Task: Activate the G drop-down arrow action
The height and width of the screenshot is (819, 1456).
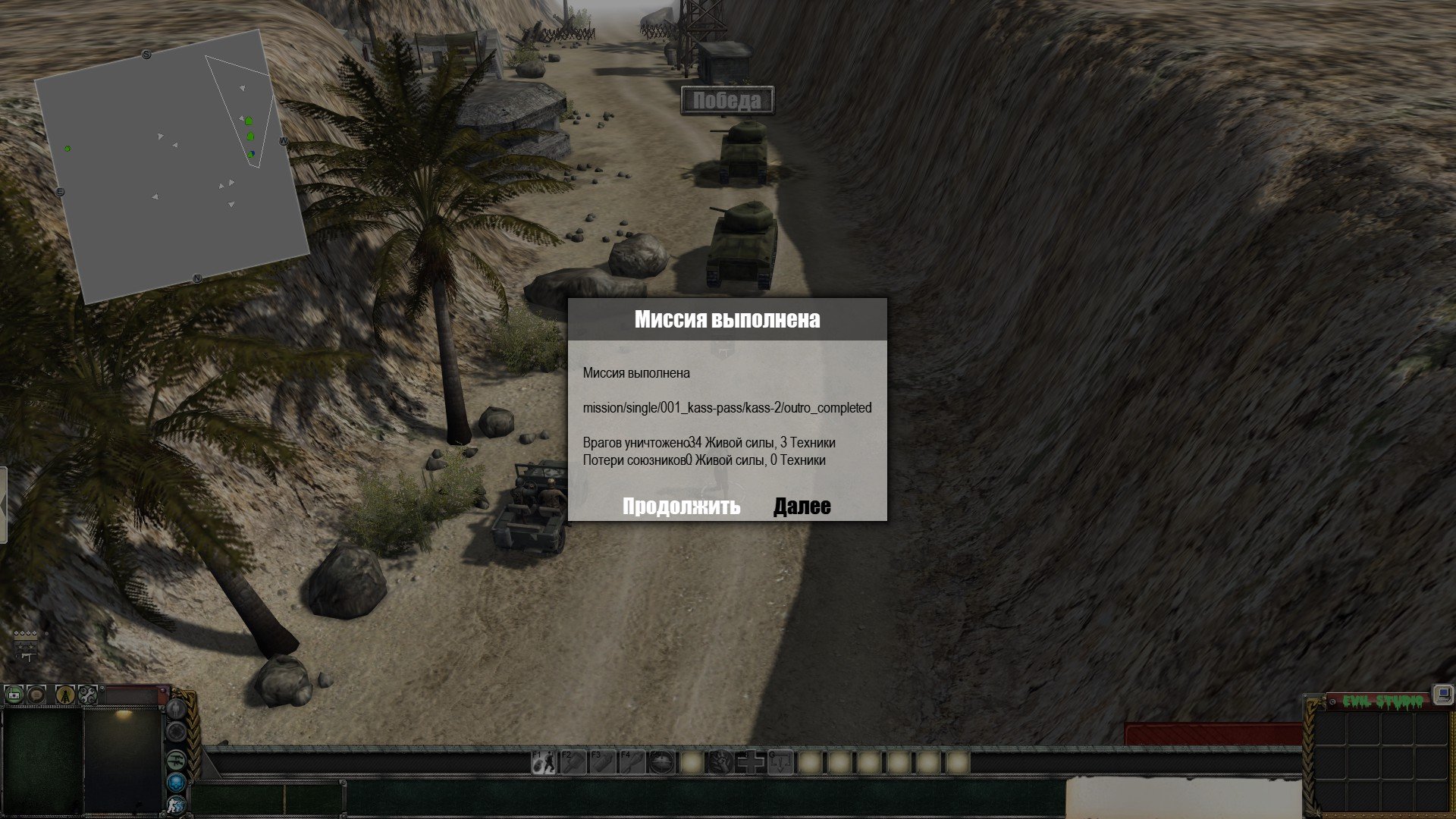Action: (x=780, y=762)
